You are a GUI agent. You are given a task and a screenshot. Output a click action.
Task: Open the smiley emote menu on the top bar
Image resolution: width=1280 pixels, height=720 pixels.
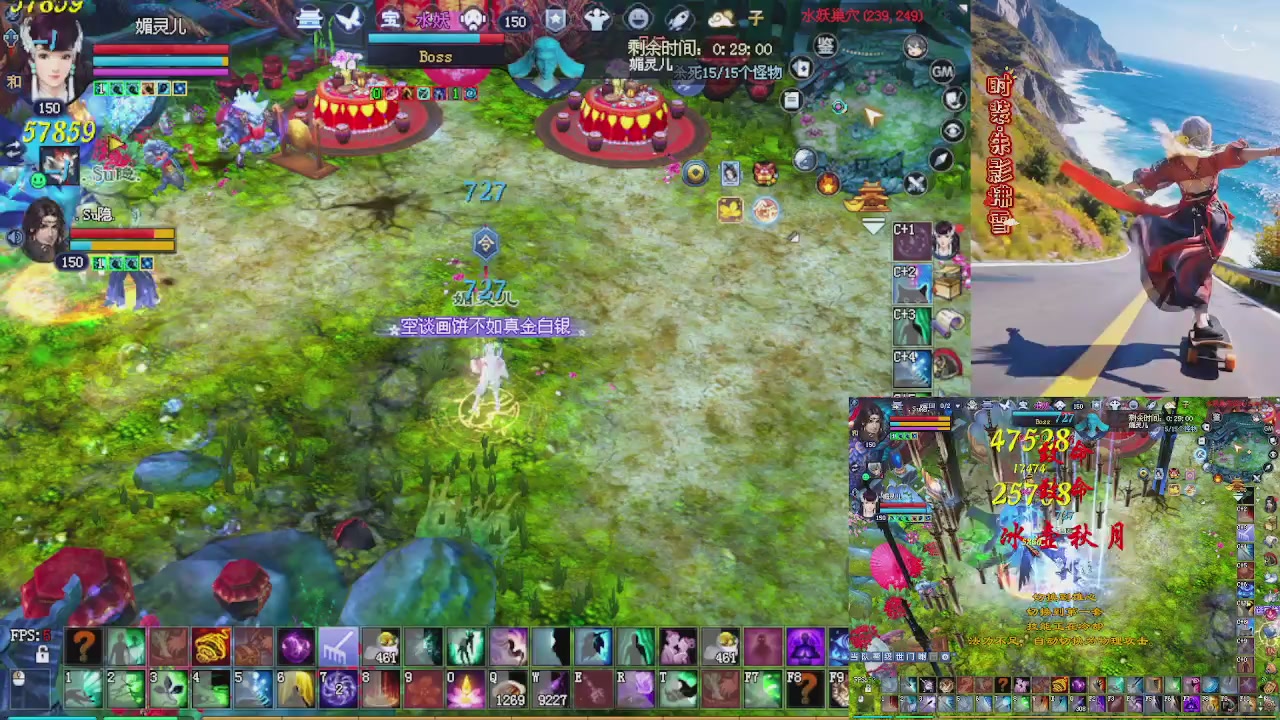point(636,17)
